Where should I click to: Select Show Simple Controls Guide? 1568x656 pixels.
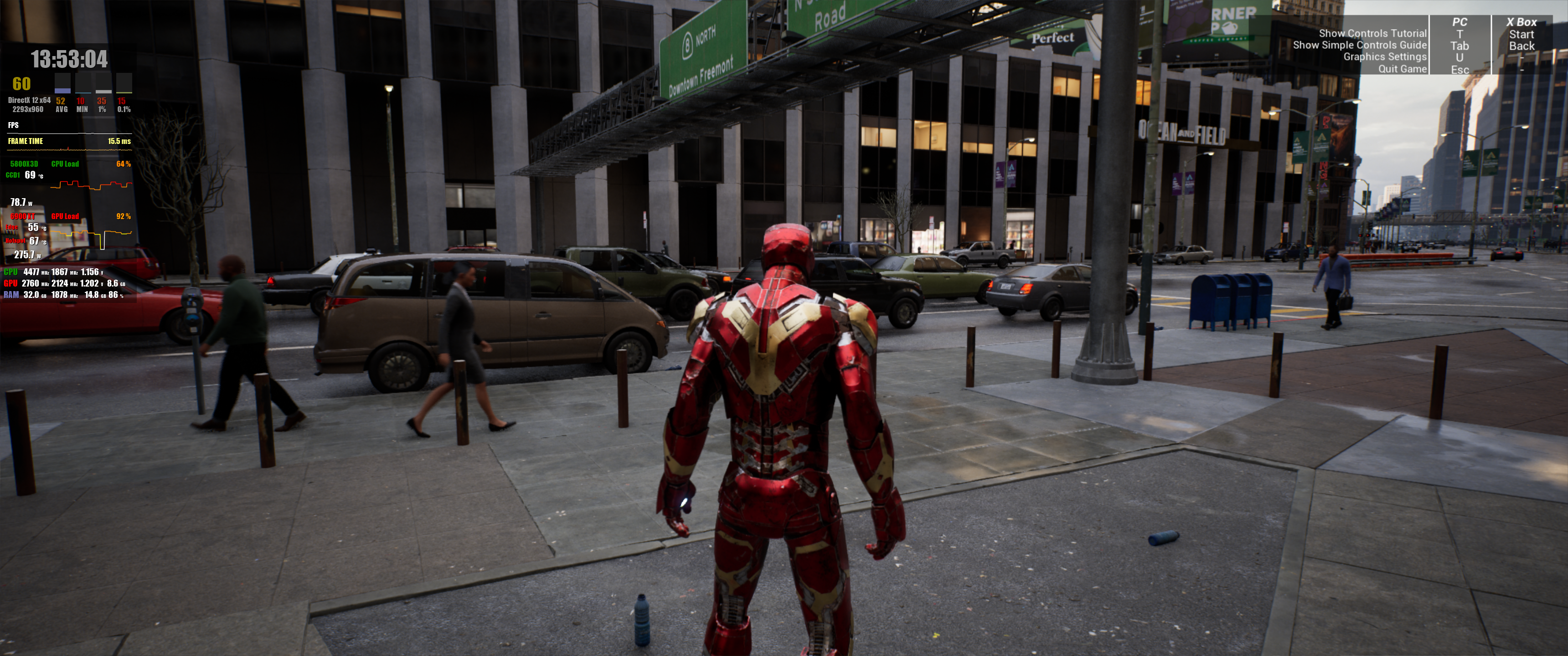pyautogui.click(x=1359, y=45)
